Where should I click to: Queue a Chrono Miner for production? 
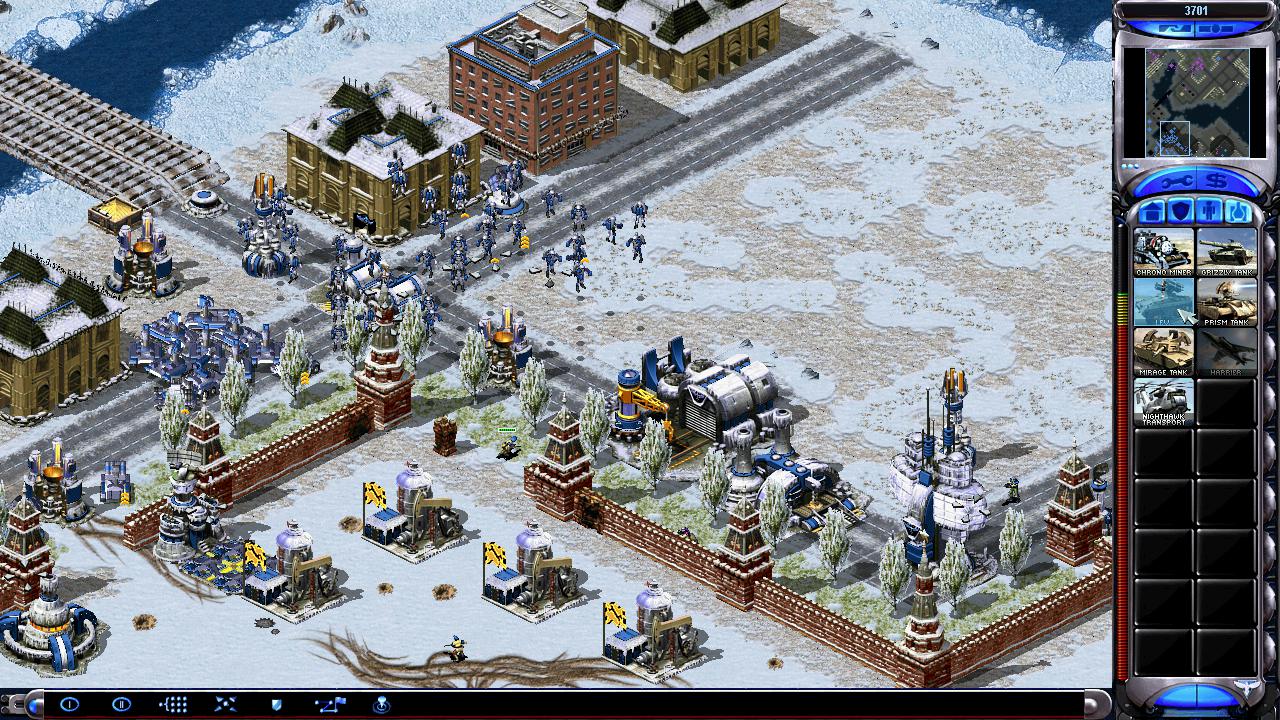click(x=1163, y=252)
